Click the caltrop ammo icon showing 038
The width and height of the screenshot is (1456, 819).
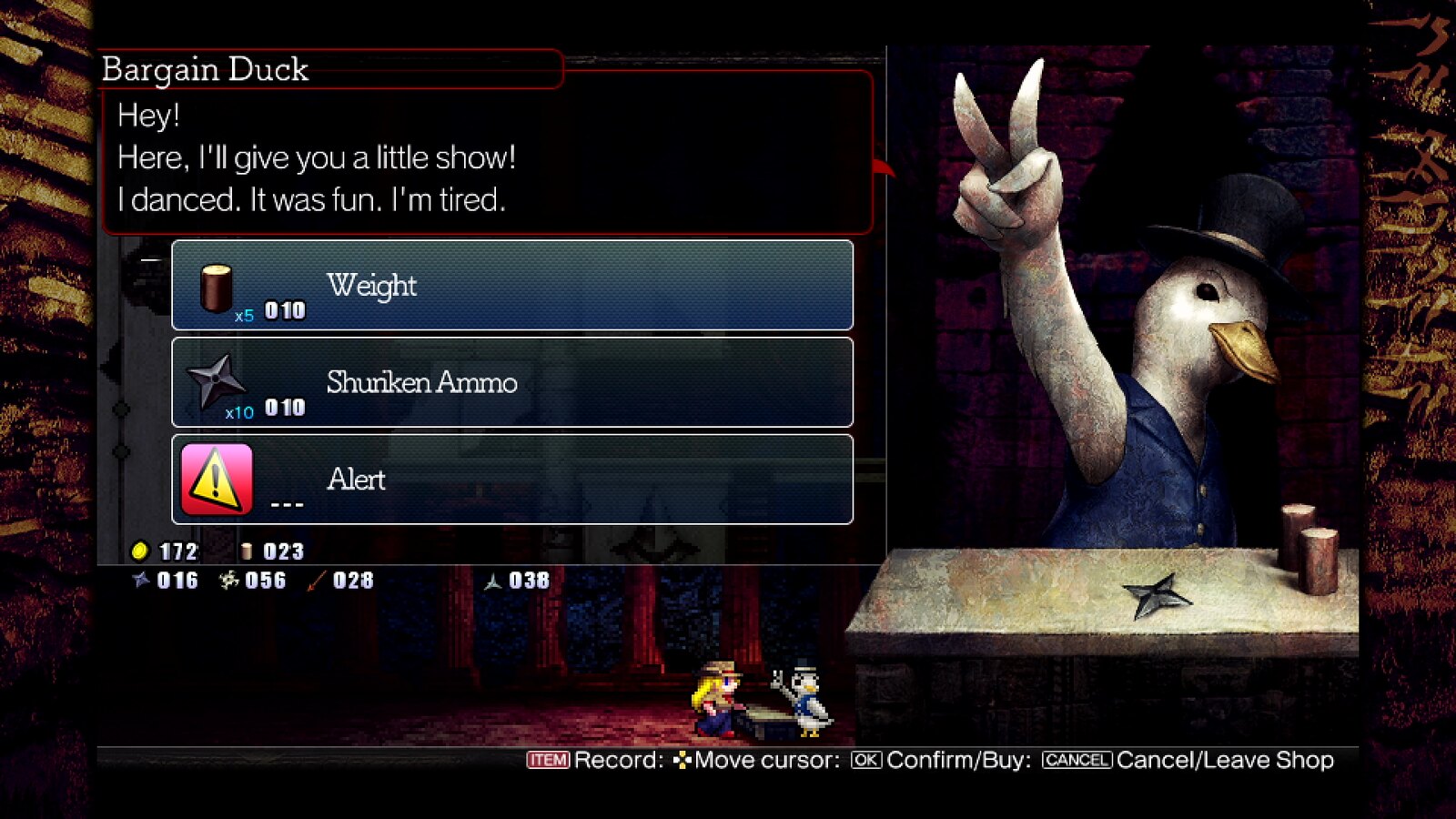[x=492, y=581]
